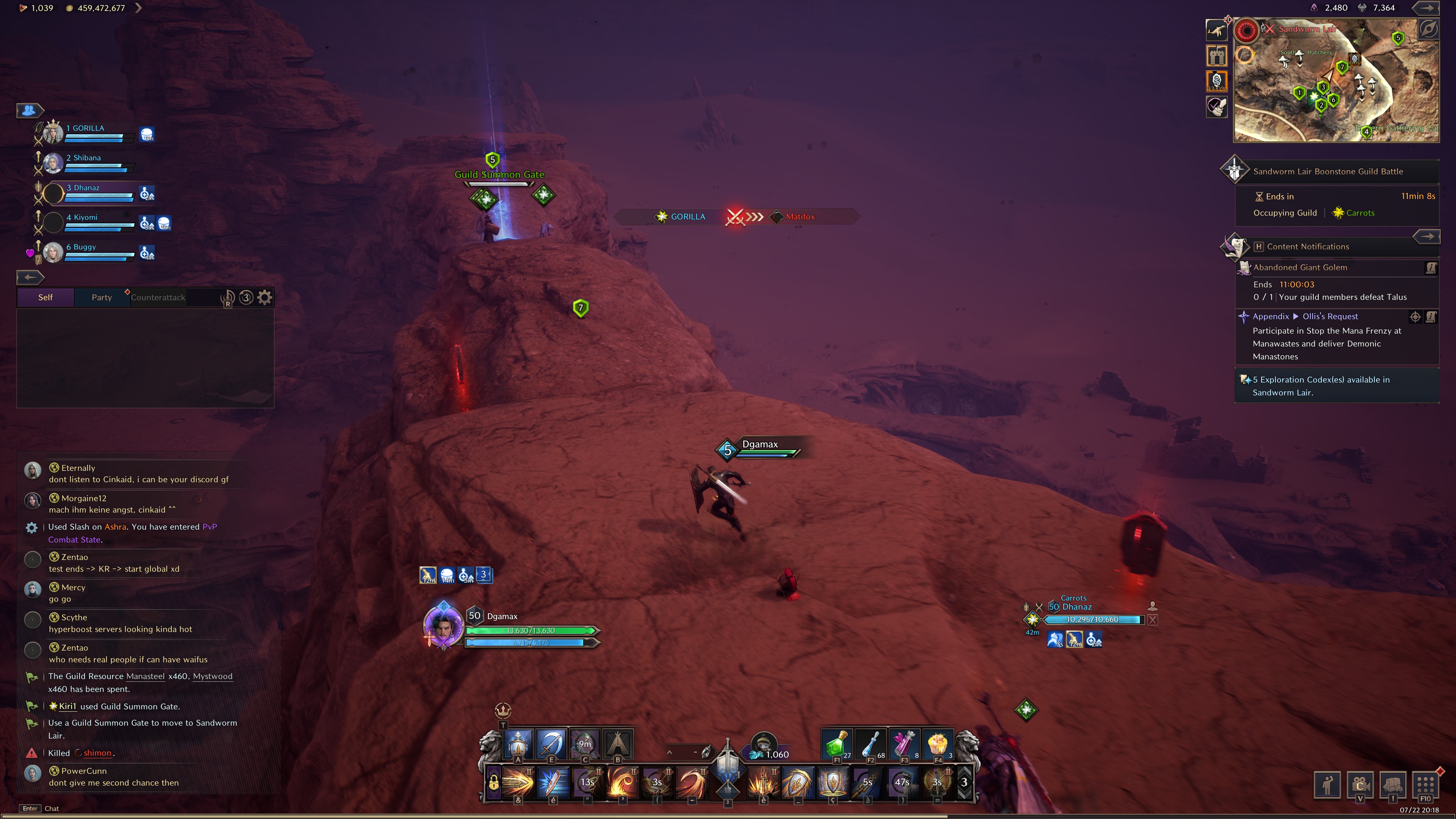Toggle the hotbar padlock icon

[493, 783]
